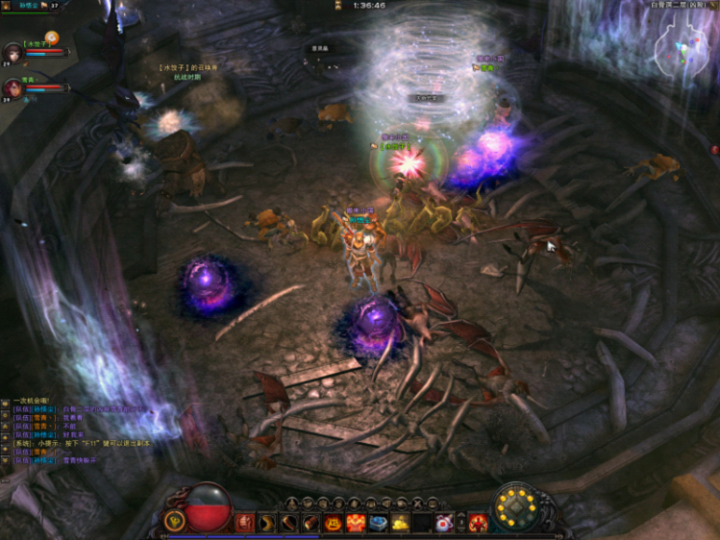Activate the red warrior skill at hotbar end
The width and height of the screenshot is (720, 540).
tap(478, 522)
